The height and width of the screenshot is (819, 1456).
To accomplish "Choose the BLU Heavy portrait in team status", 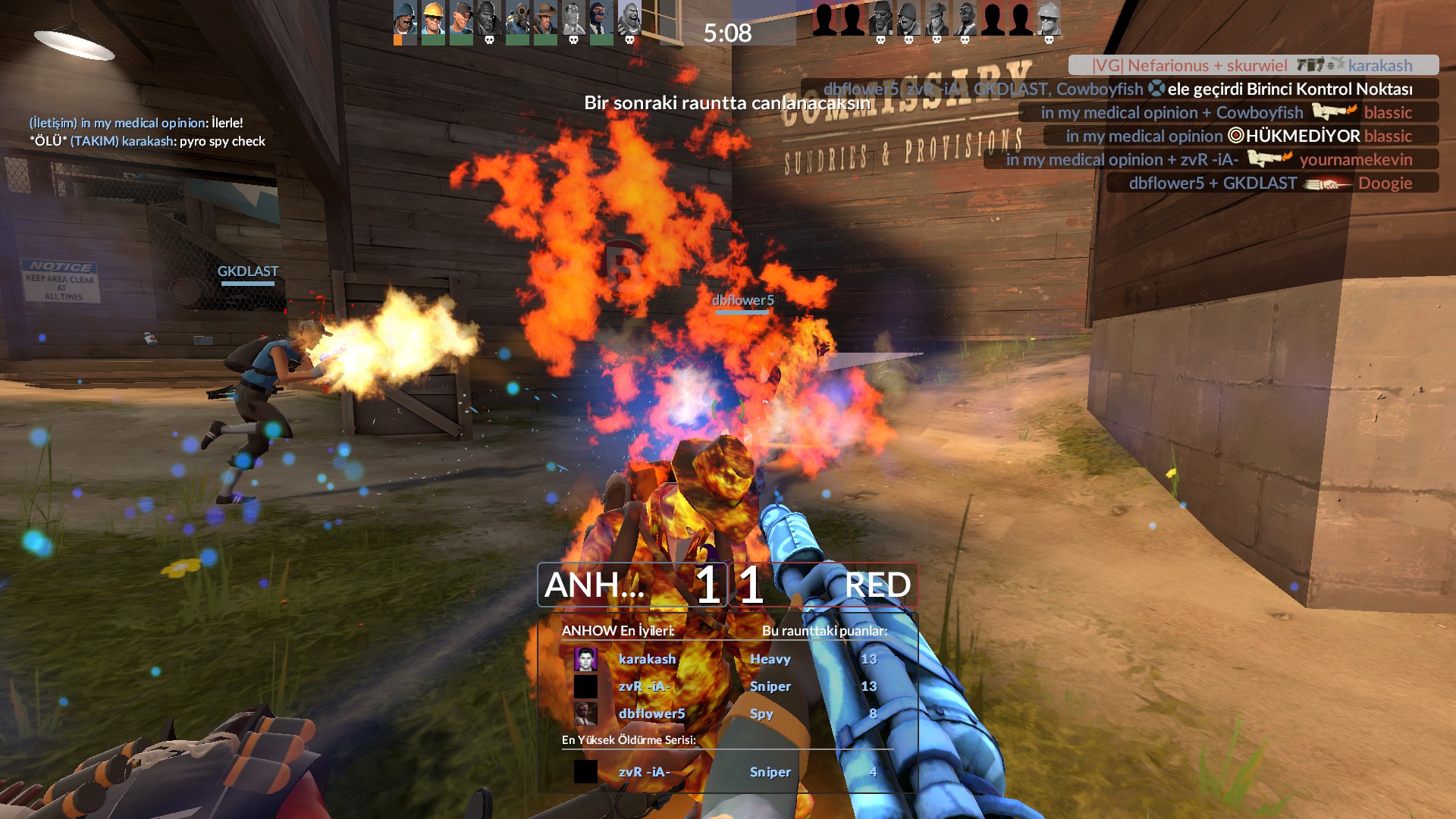I will coord(629,19).
